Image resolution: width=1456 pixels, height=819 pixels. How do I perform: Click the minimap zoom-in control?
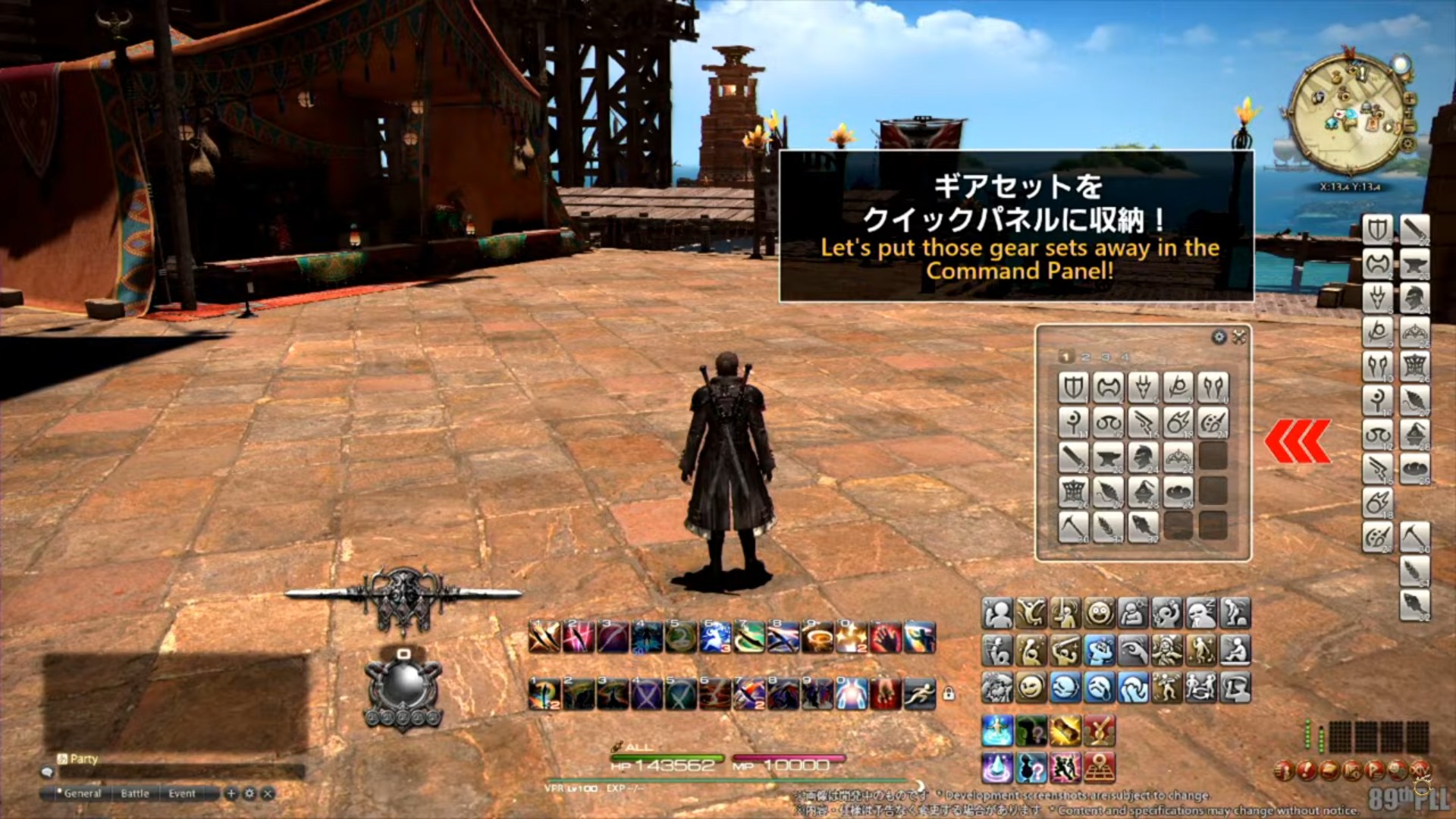pos(1410,99)
